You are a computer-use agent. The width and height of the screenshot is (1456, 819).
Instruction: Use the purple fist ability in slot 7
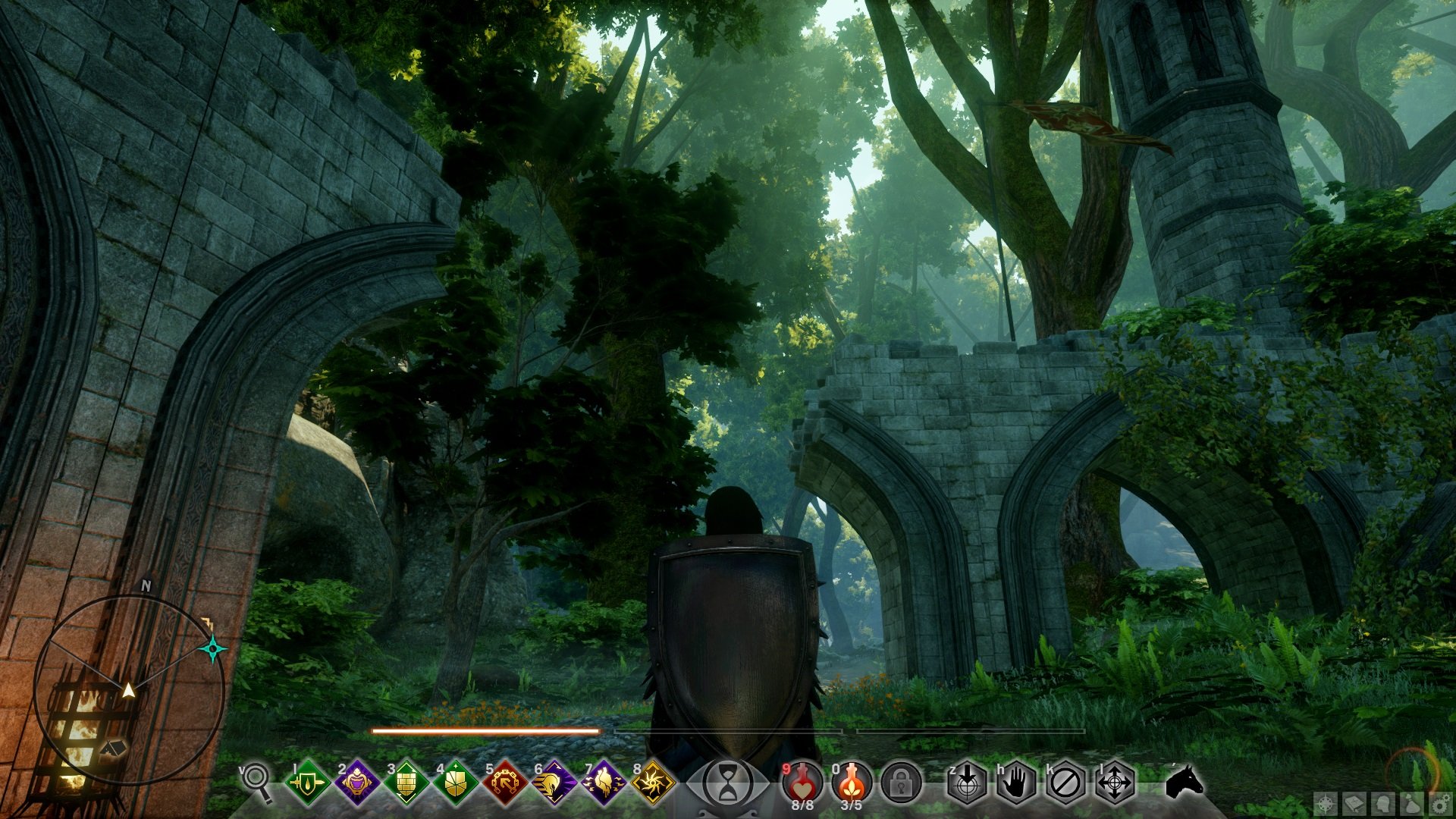(x=604, y=782)
